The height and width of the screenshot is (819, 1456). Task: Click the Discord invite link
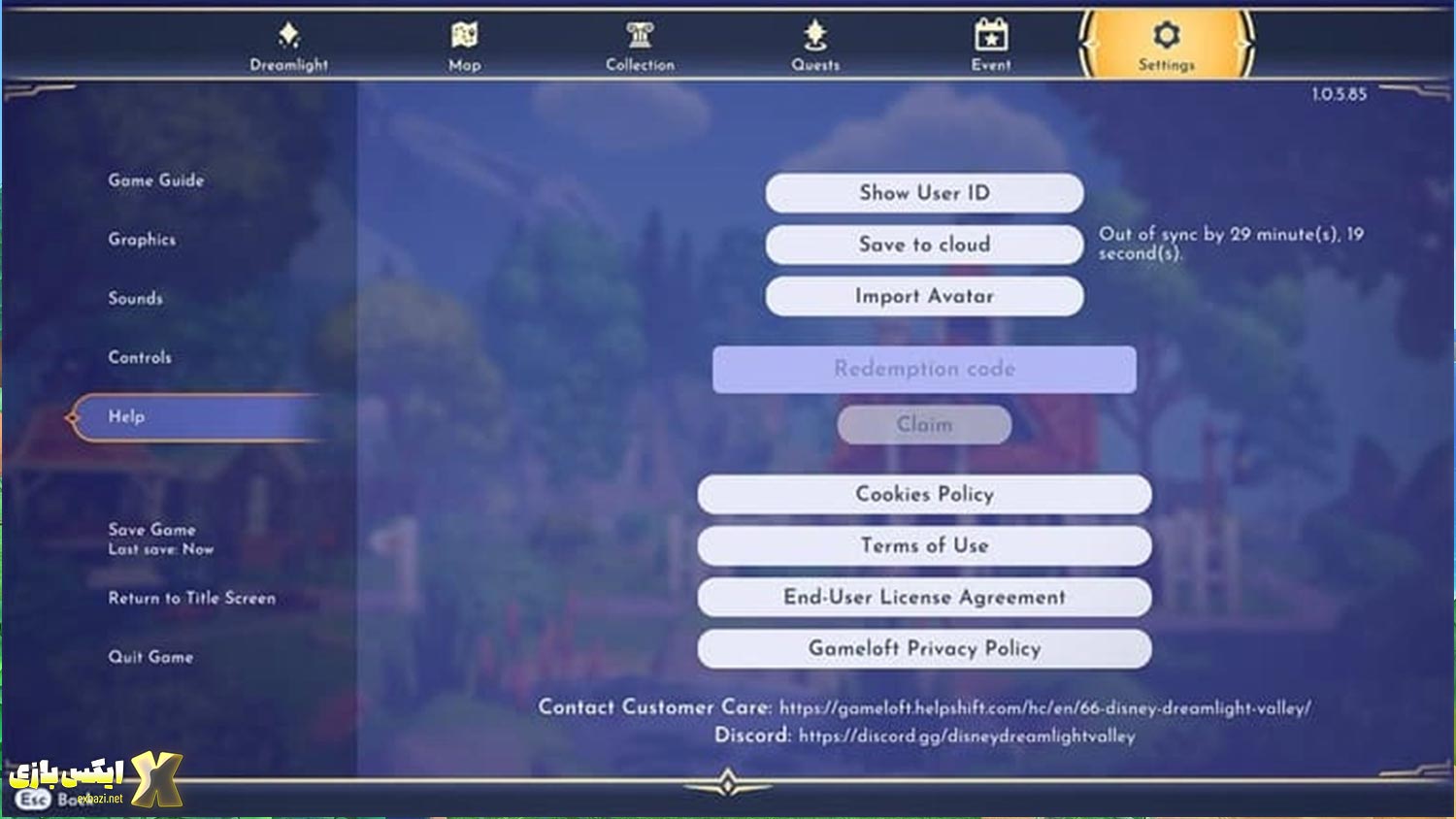966,737
